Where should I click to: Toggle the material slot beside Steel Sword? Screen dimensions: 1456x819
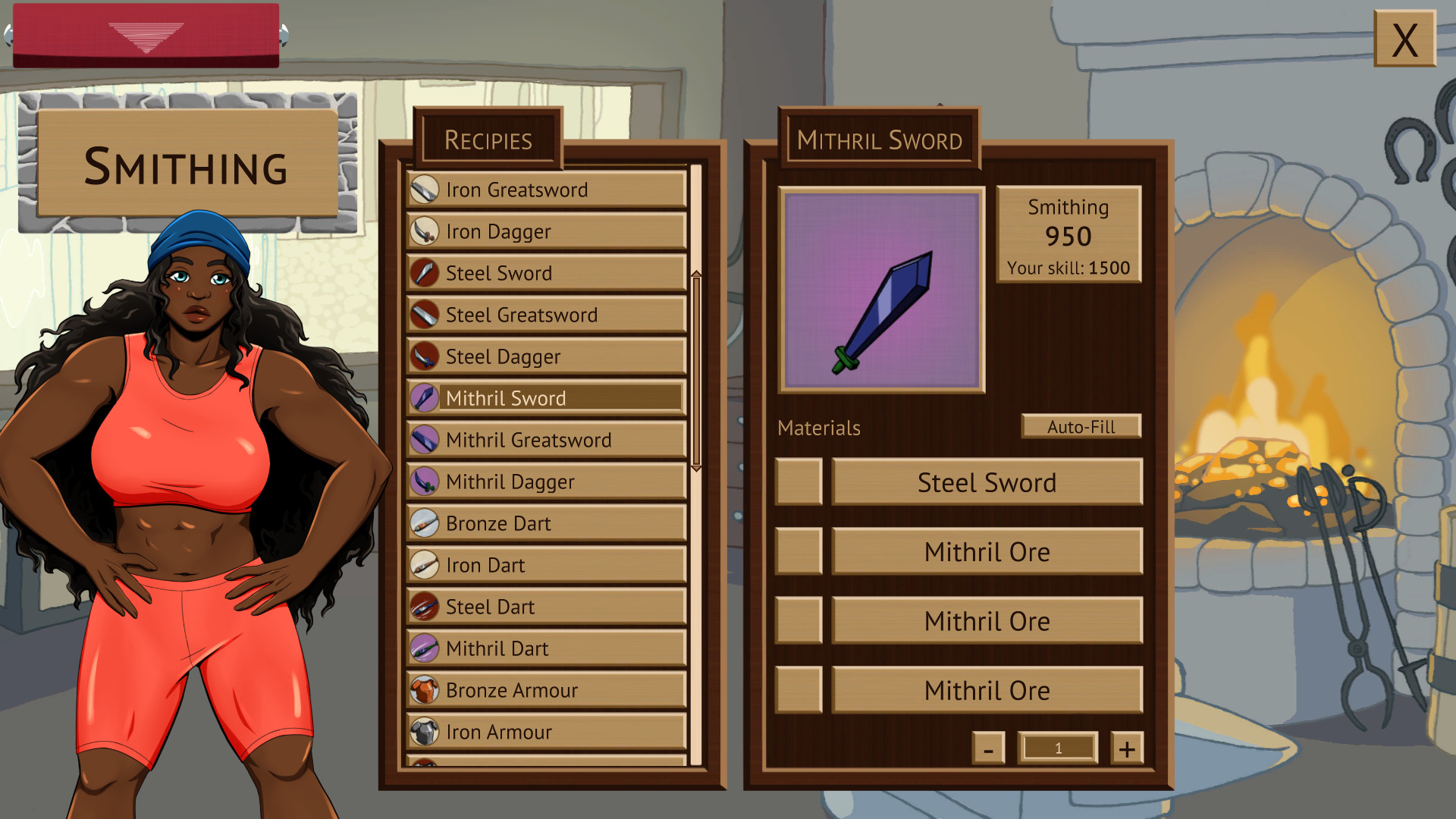pyautogui.click(x=799, y=482)
